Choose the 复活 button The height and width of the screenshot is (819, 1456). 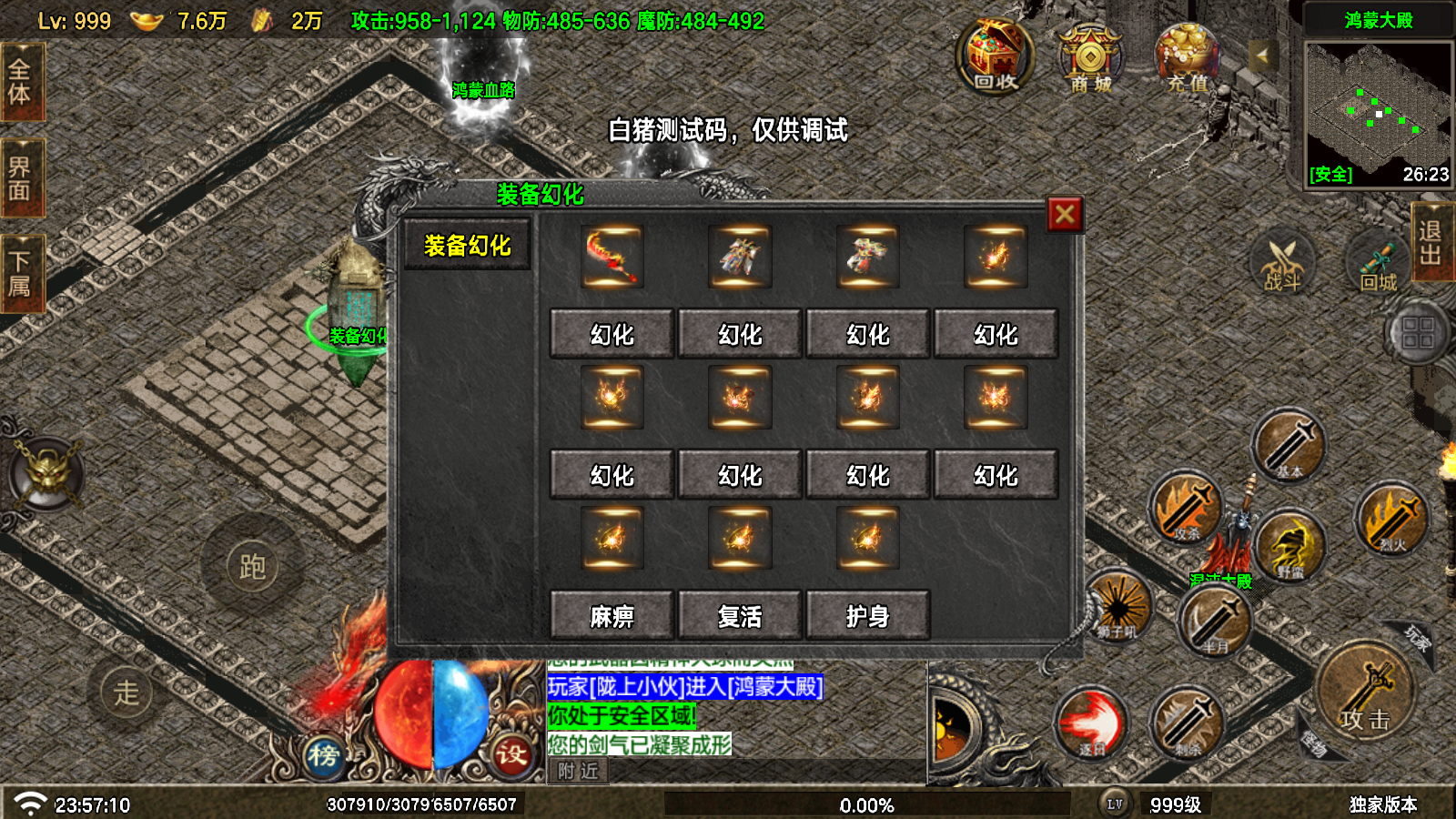[x=740, y=616]
